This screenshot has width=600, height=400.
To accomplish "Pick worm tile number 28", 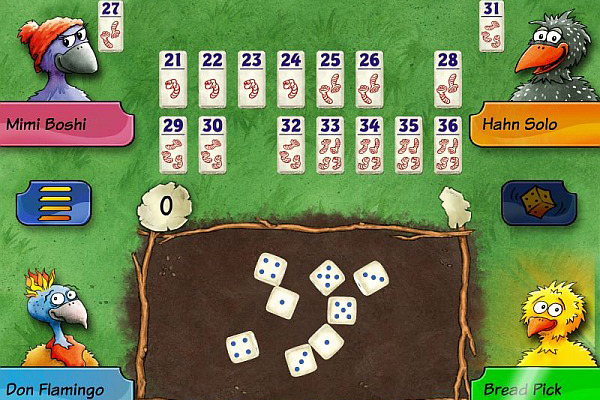I will click(448, 76).
